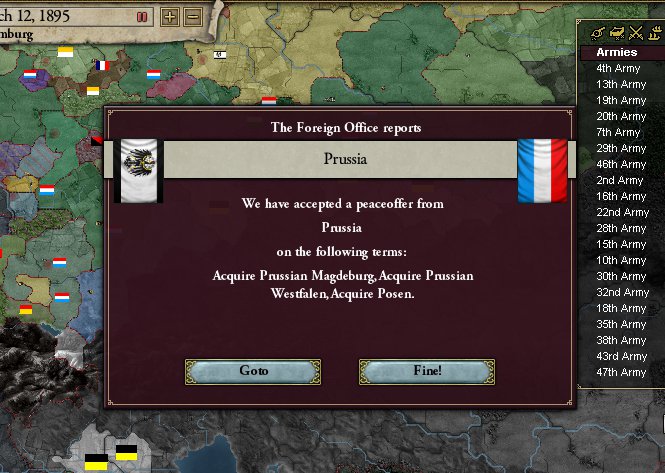The height and width of the screenshot is (473, 665).
Task: Pick the 46th Army in the list
Action: (x=621, y=164)
